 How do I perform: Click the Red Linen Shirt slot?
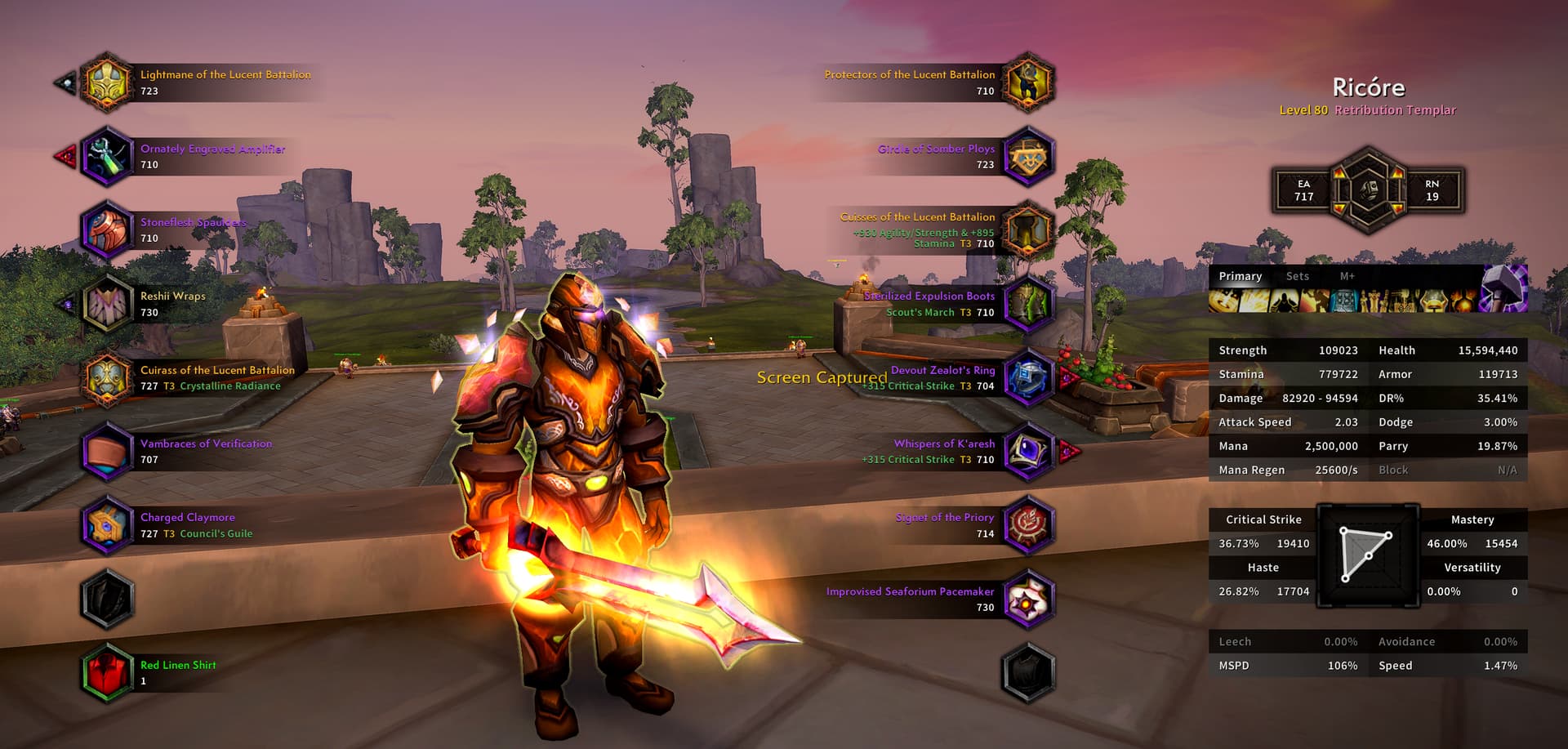point(106,673)
